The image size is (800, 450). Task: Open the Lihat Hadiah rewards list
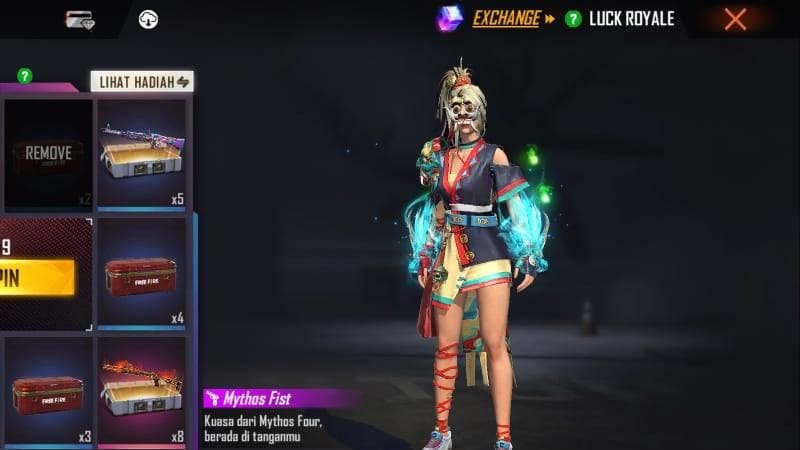pos(142,81)
